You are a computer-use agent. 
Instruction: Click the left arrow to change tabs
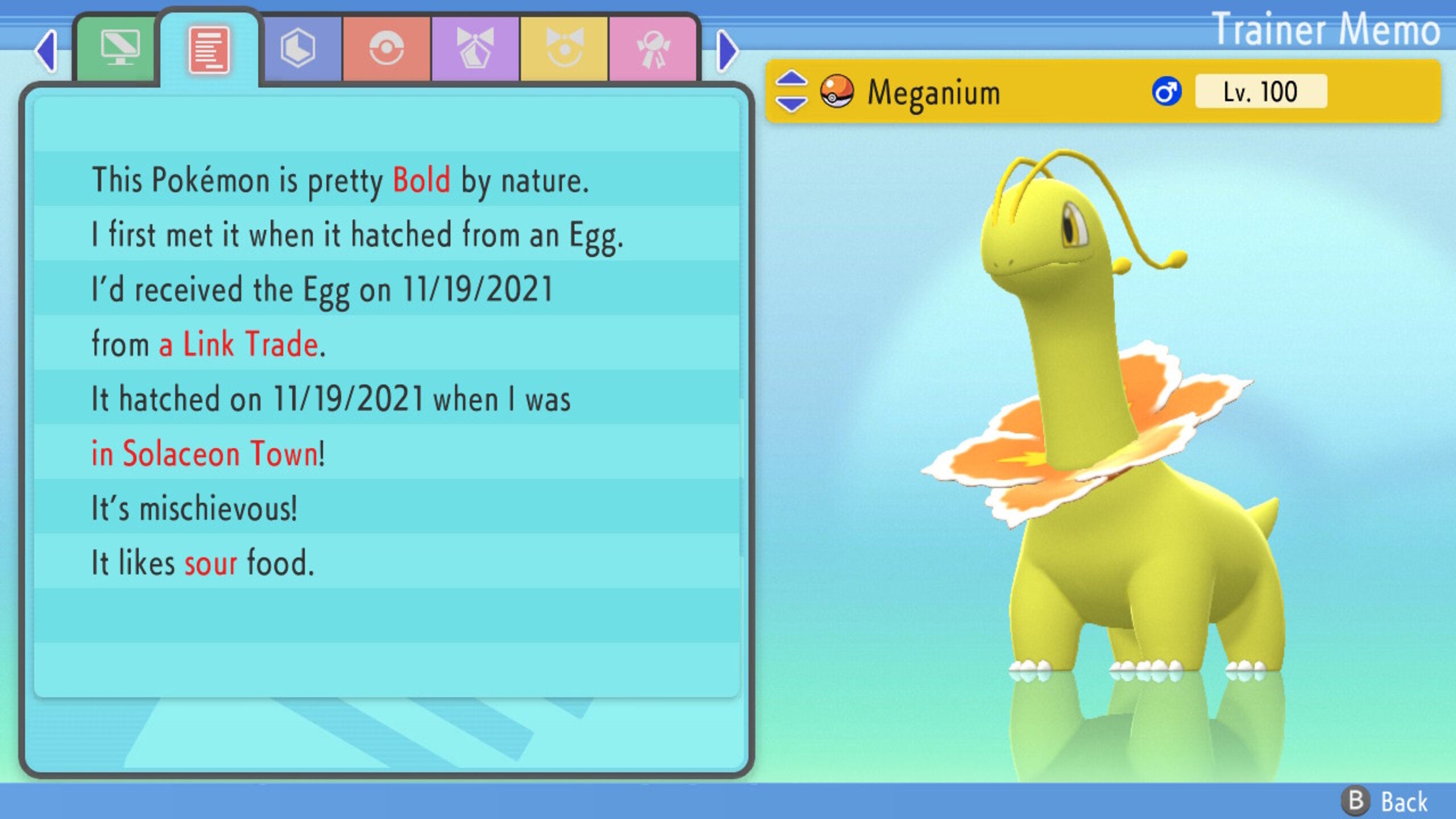click(48, 51)
